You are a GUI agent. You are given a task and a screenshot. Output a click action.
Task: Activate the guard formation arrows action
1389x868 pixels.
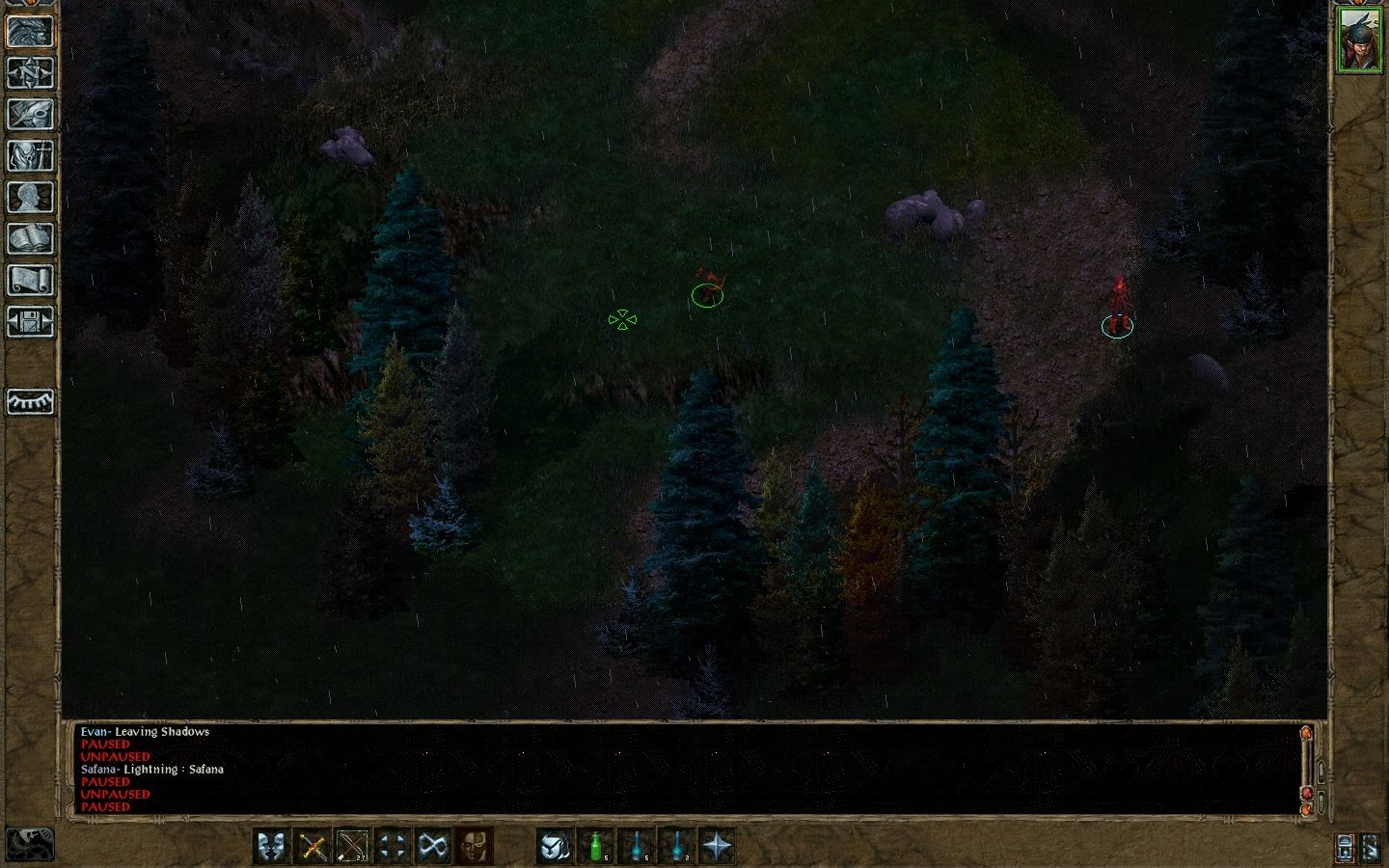[x=394, y=847]
